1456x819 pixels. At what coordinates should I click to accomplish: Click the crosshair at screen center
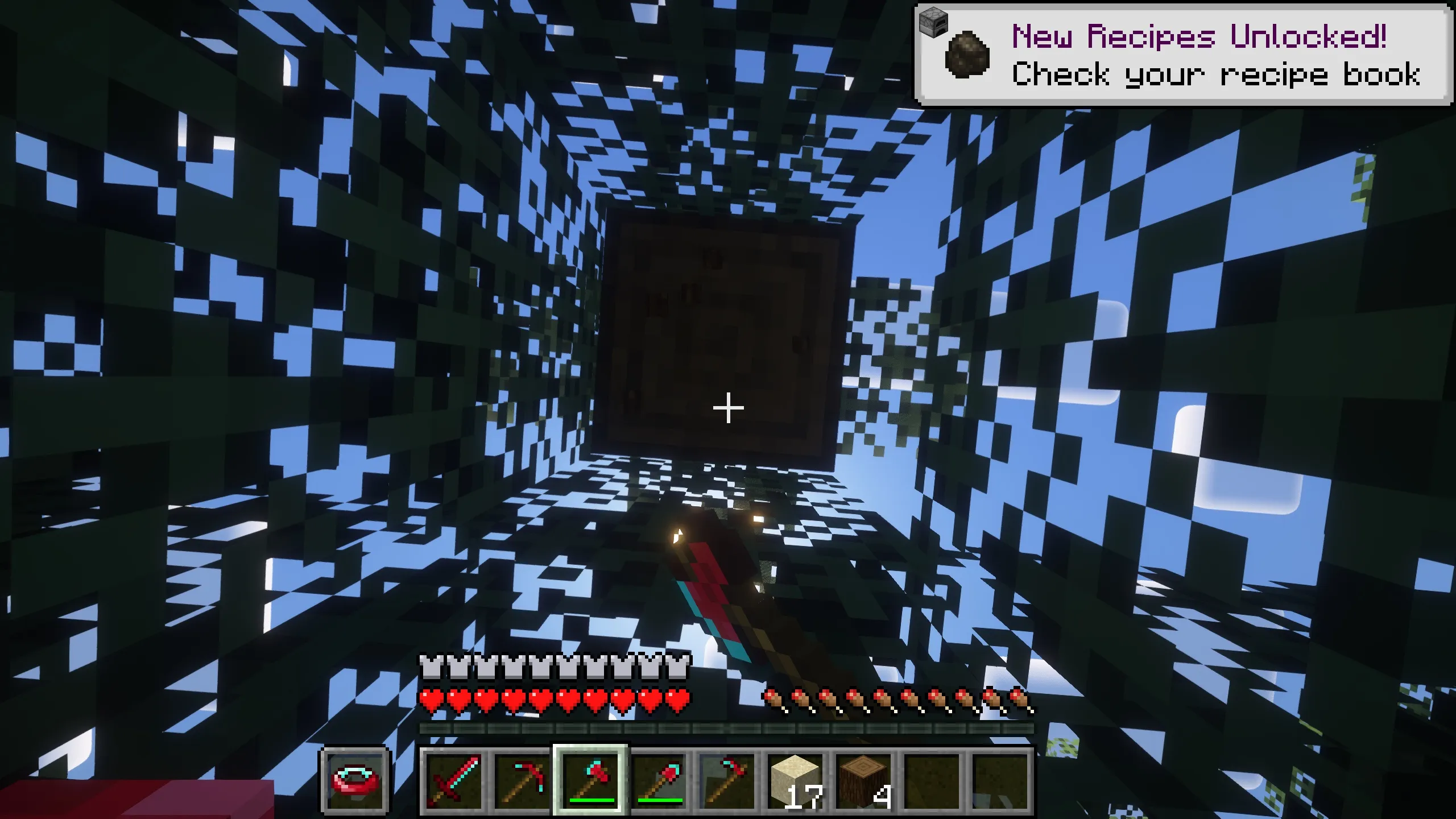click(x=728, y=408)
